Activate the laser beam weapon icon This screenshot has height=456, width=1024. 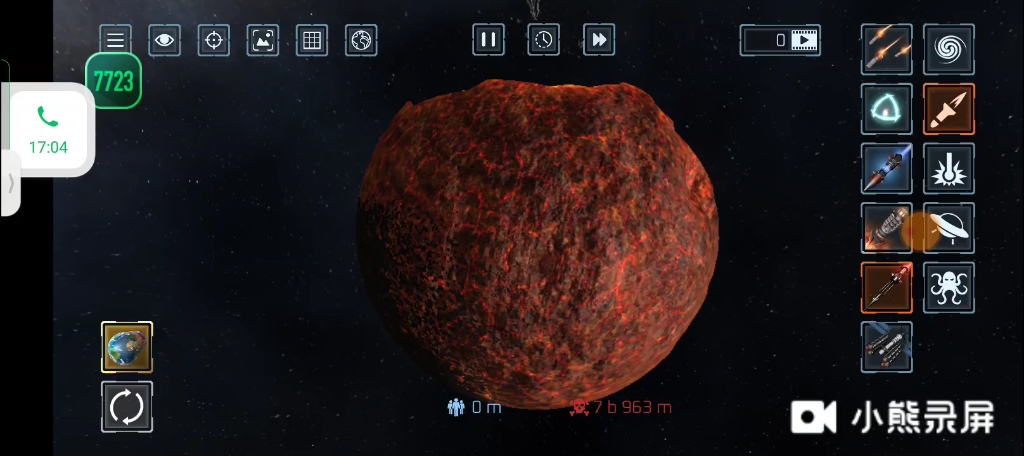(948, 168)
